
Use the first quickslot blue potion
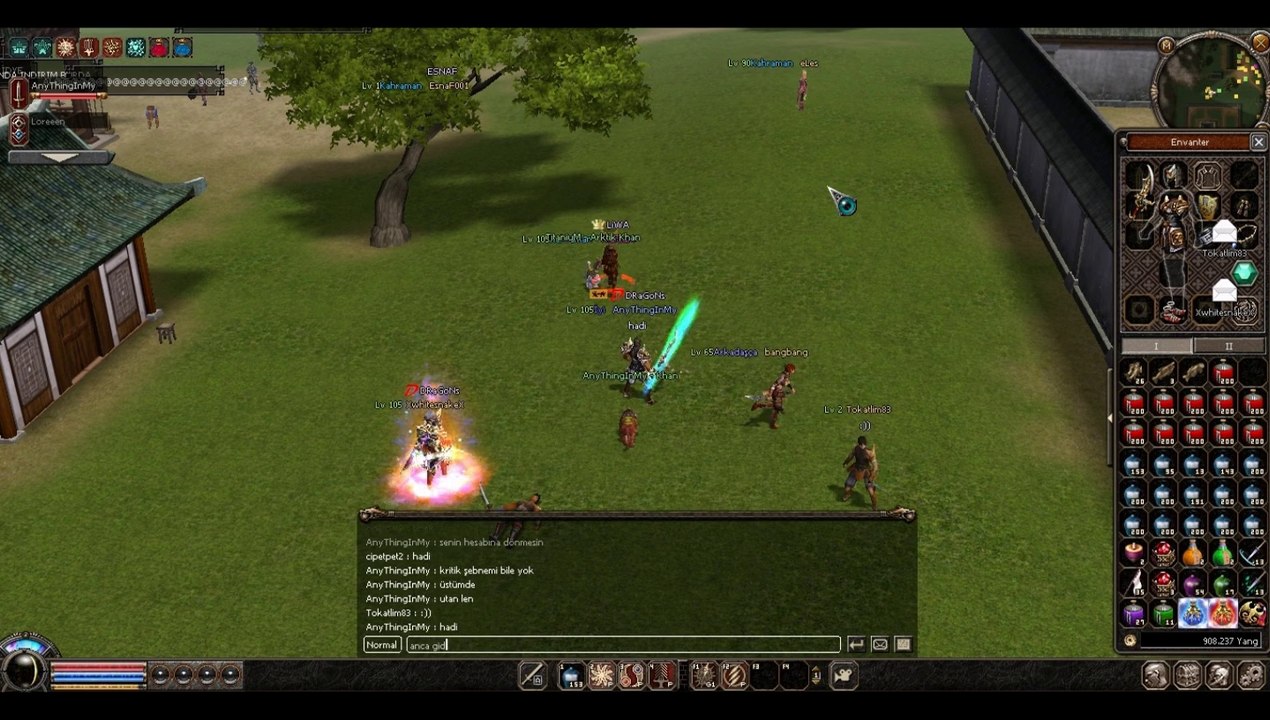point(571,676)
